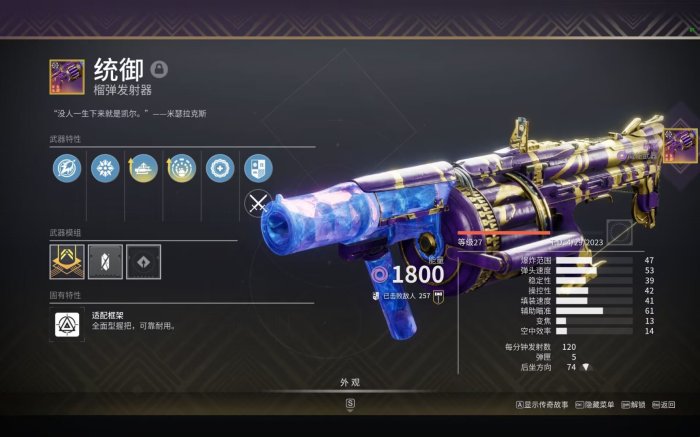The width and height of the screenshot is (700, 437).
Task: Select the snowflake weapon perk icon
Action: coord(105,167)
